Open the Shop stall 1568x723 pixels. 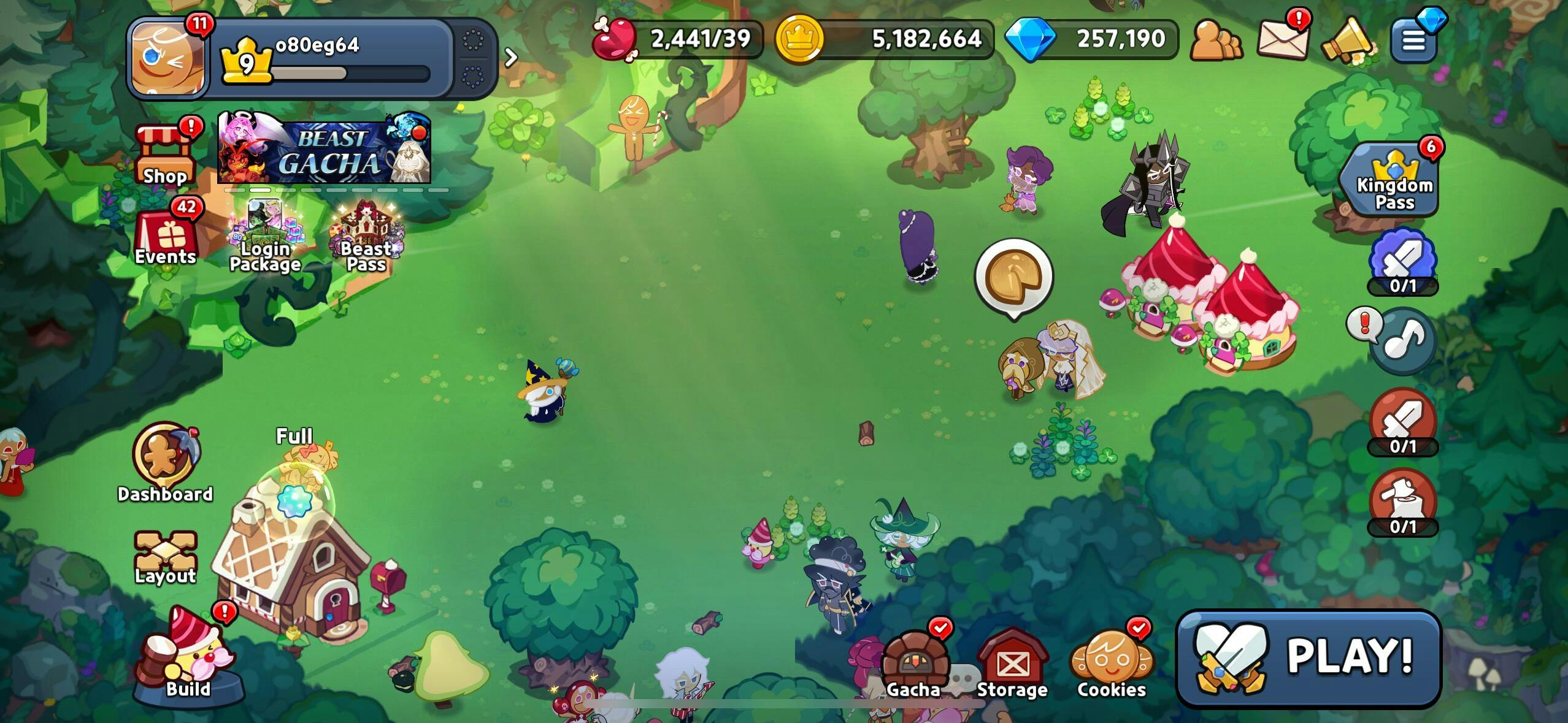coord(165,156)
